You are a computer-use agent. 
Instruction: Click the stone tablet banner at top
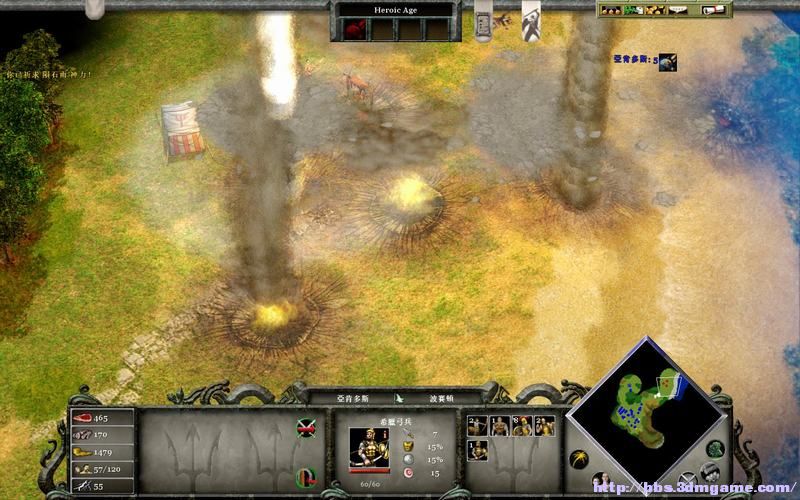pyautogui.click(x=483, y=21)
